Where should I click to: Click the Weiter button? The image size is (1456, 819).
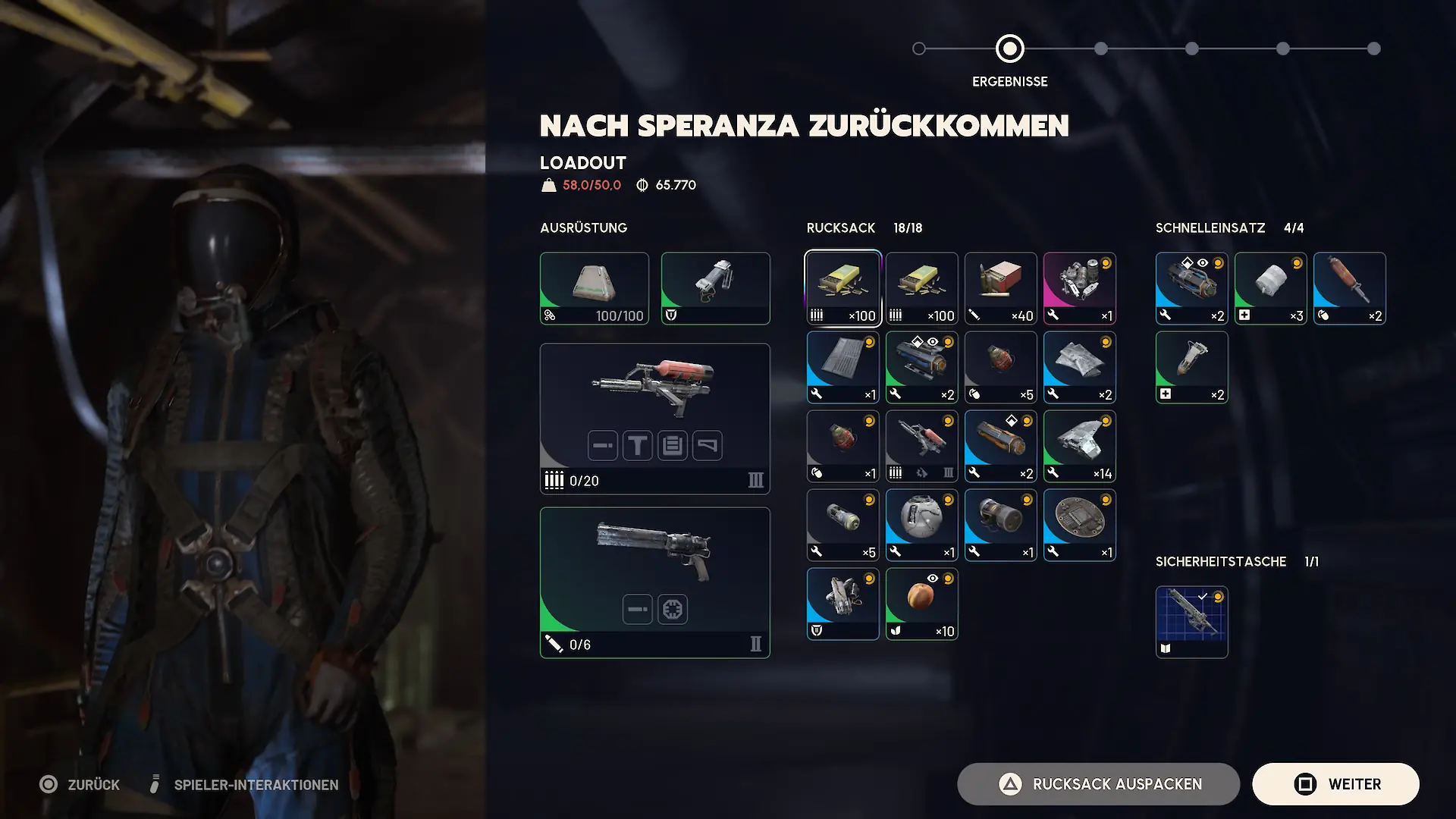click(1335, 784)
